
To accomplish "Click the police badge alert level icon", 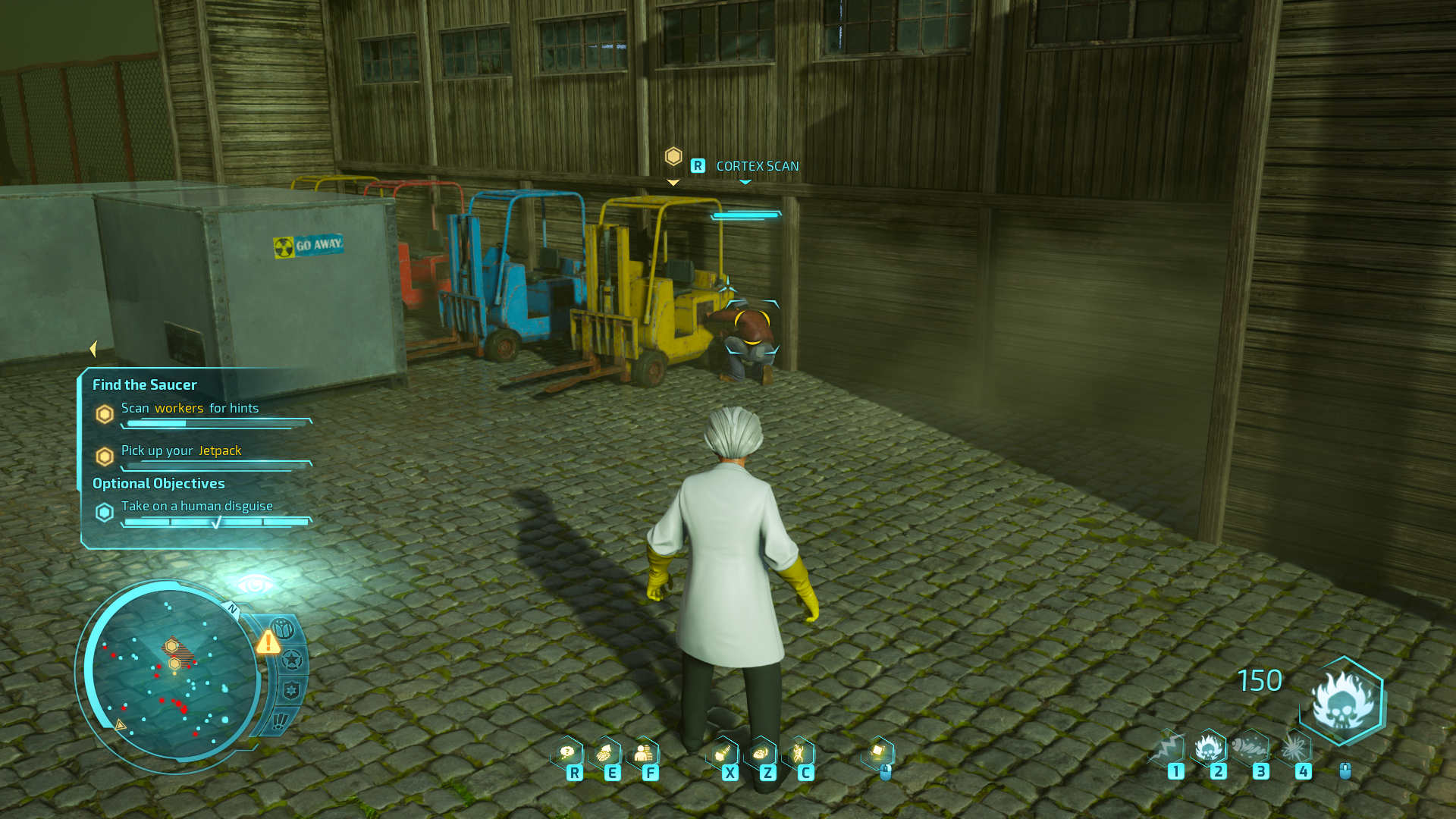I will point(291,690).
